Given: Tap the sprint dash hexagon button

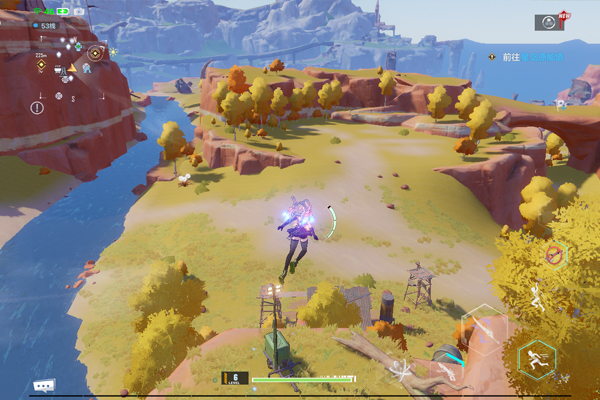Looking at the screenshot, I should pos(537,358).
